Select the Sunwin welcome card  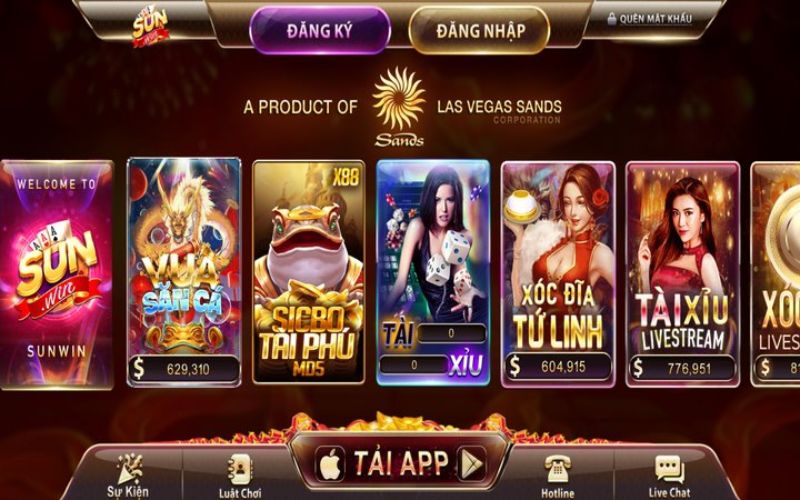[56, 272]
